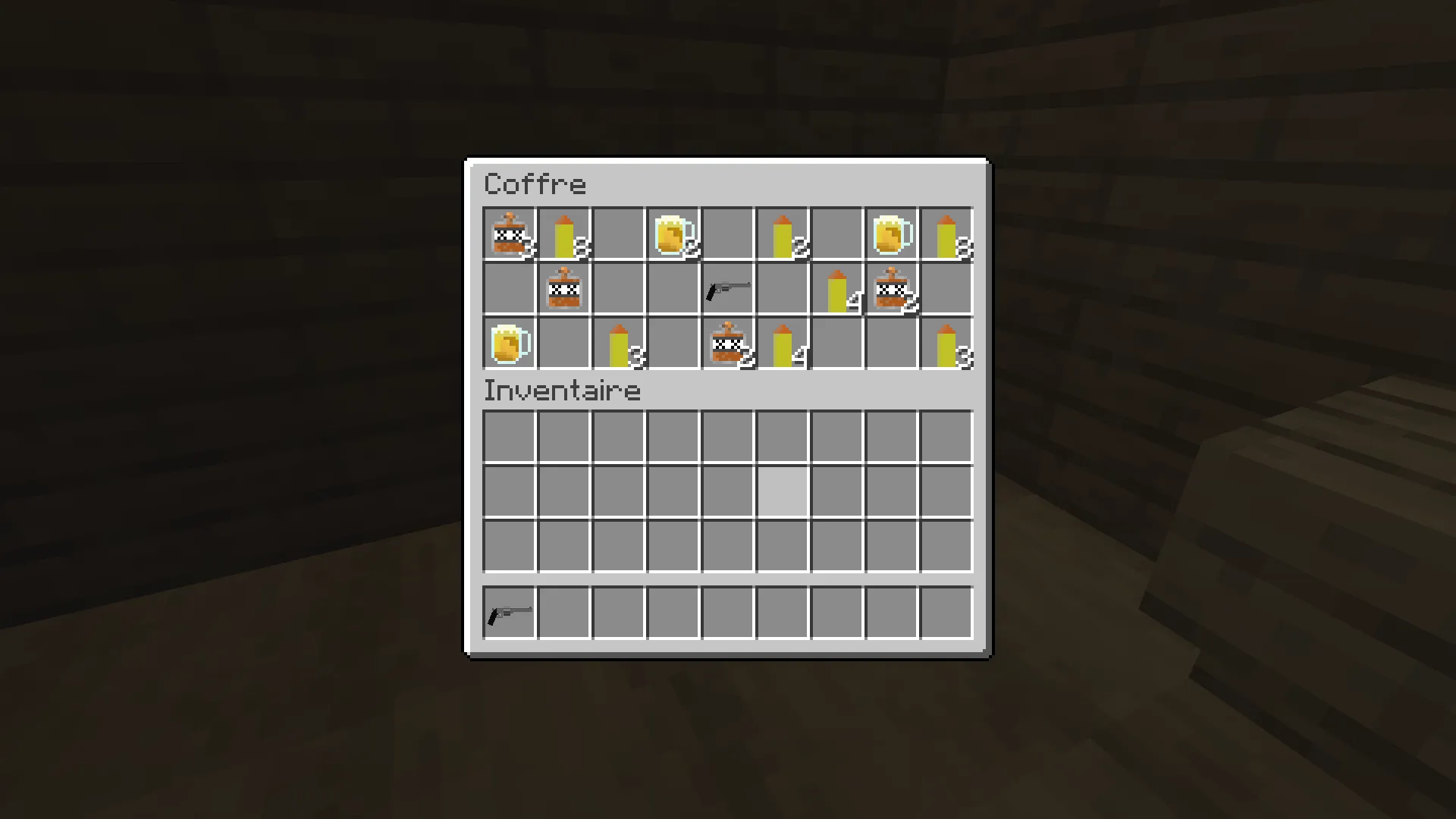Select the single moonshine jug in the middle row

click(x=563, y=290)
